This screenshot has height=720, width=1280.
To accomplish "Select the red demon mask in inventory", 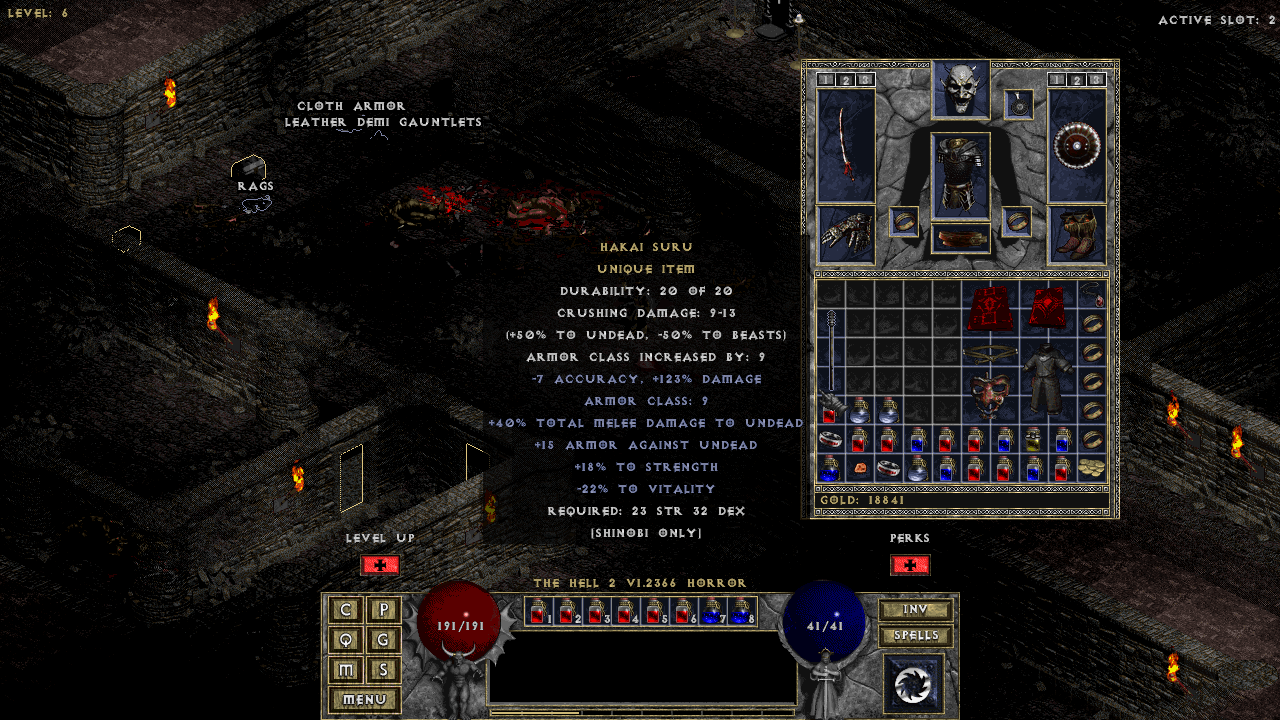I will pyautogui.click(x=989, y=396).
